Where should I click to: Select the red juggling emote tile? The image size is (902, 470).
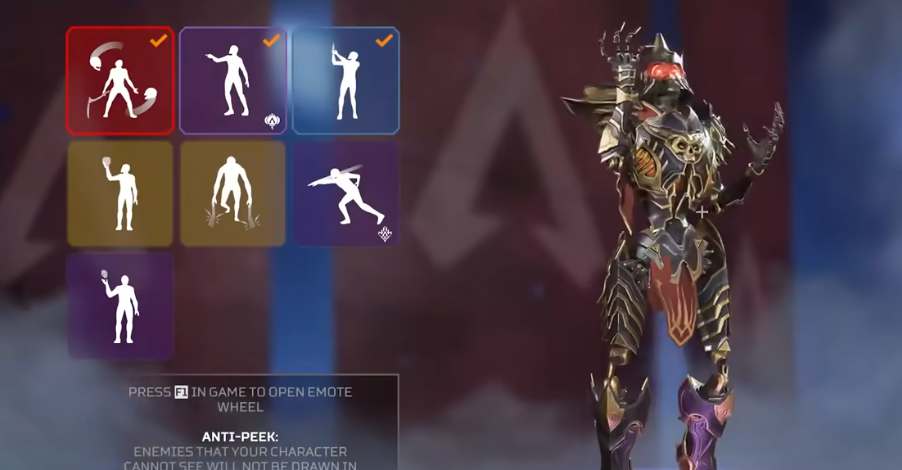tap(120, 80)
